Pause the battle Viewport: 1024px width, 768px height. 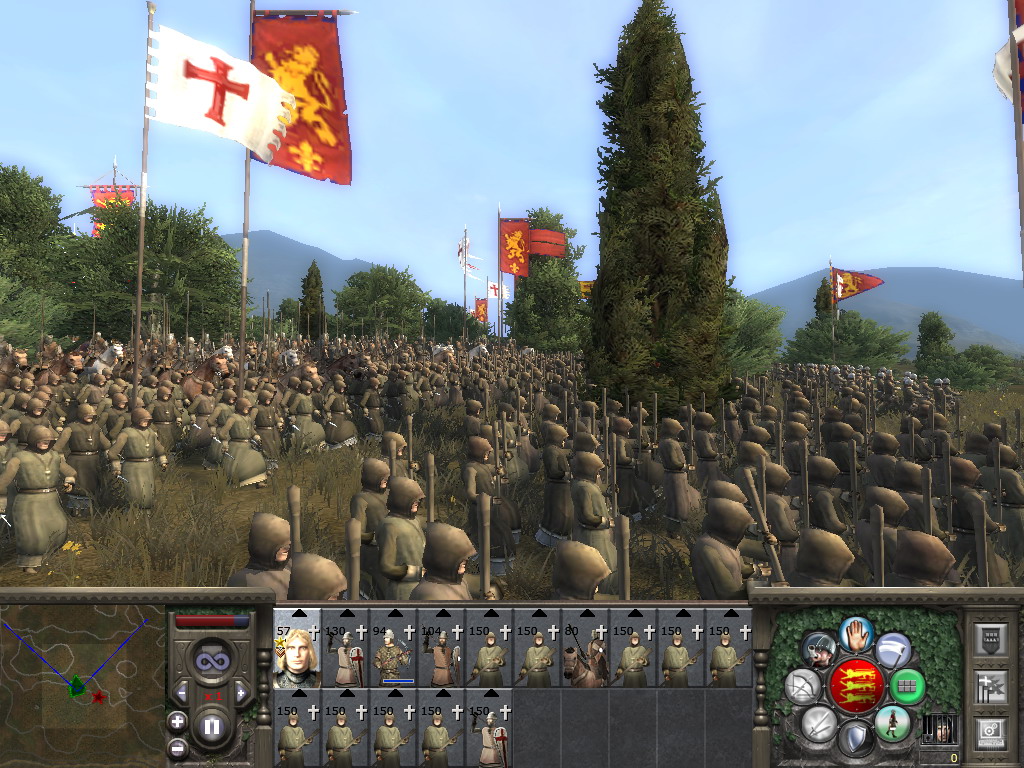click(x=212, y=726)
